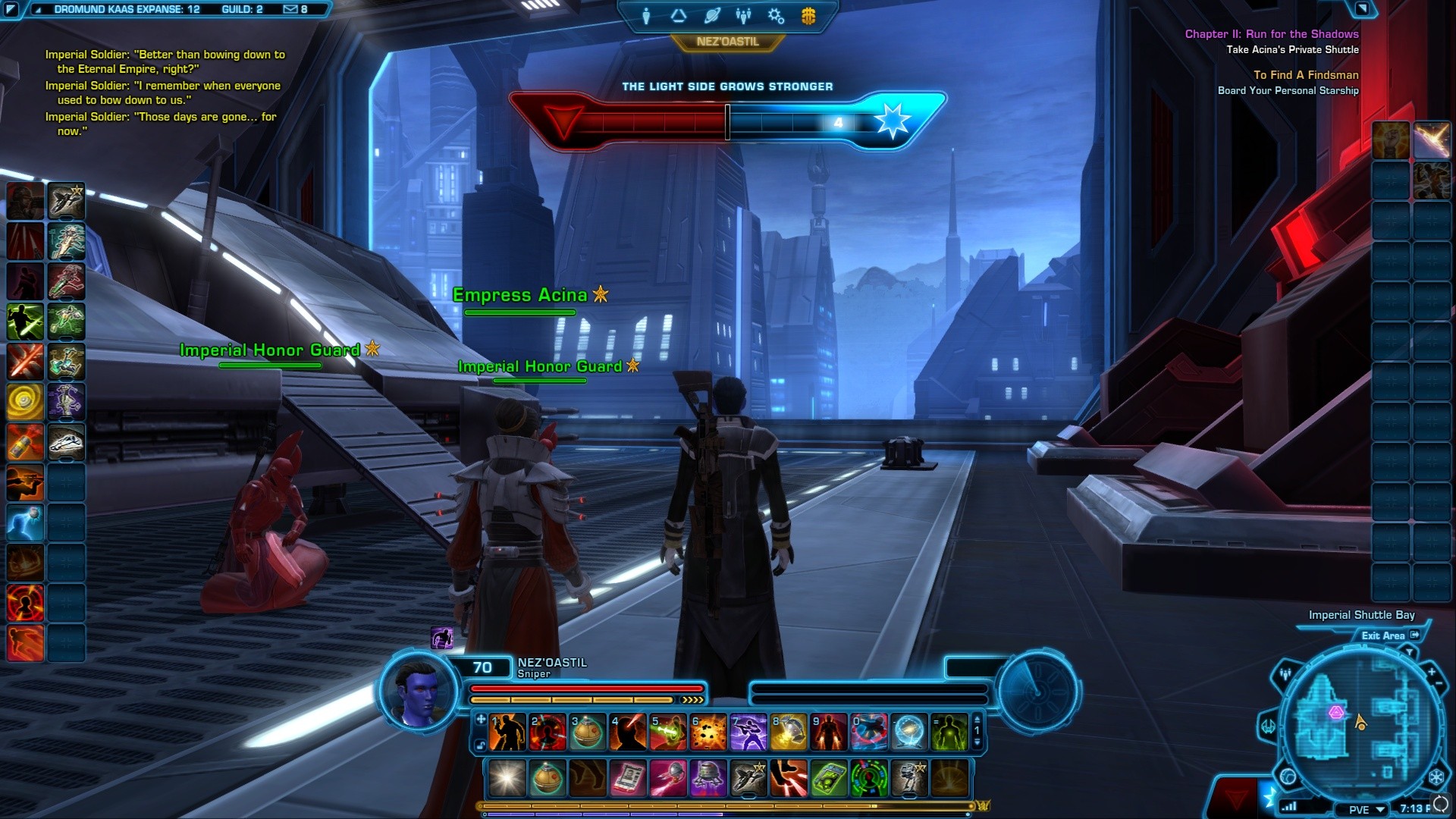Open the PVE mode dropdown
1456x819 pixels.
[x=1367, y=809]
